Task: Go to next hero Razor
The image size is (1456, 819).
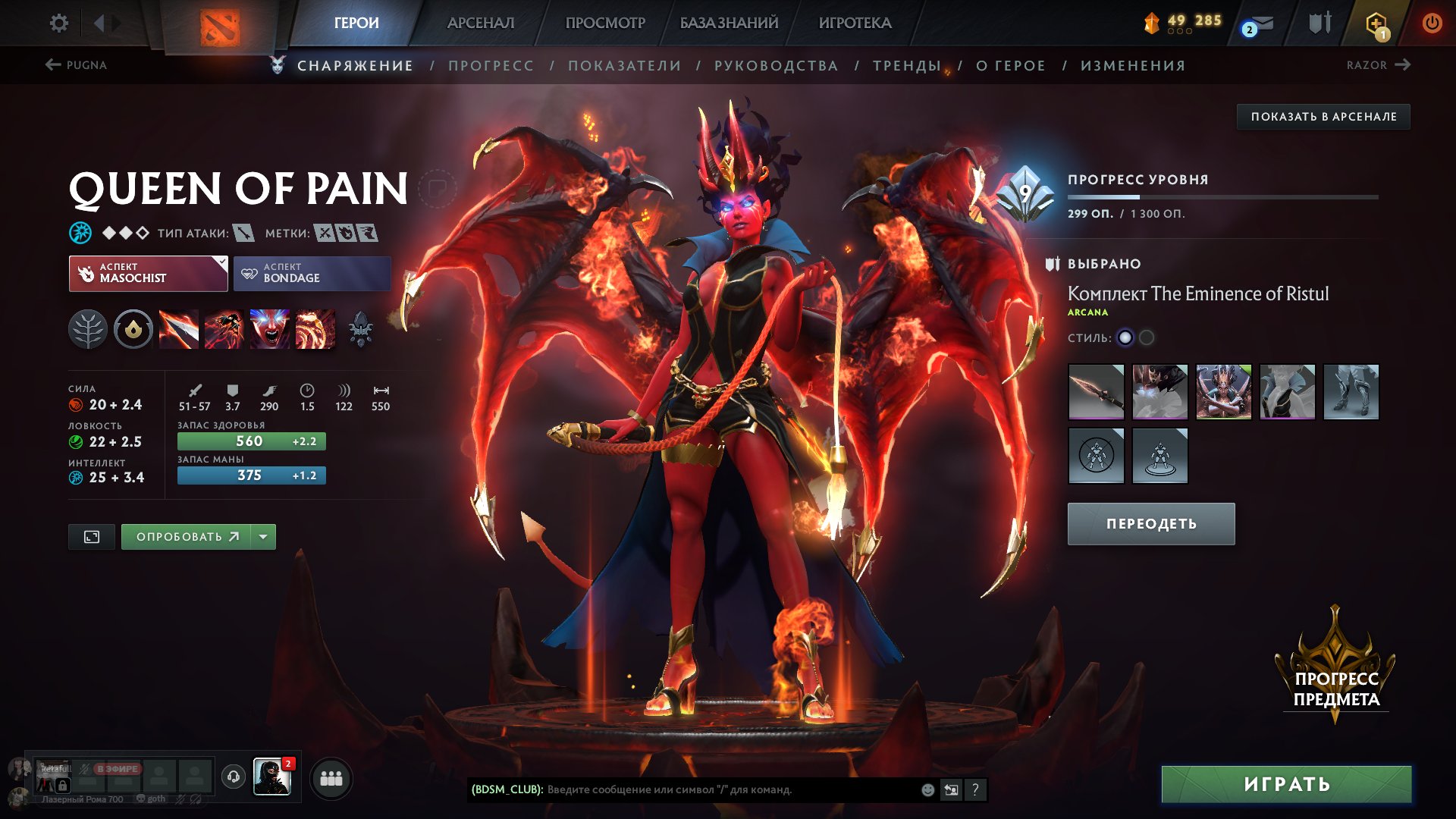Action: pyautogui.click(x=1378, y=65)
